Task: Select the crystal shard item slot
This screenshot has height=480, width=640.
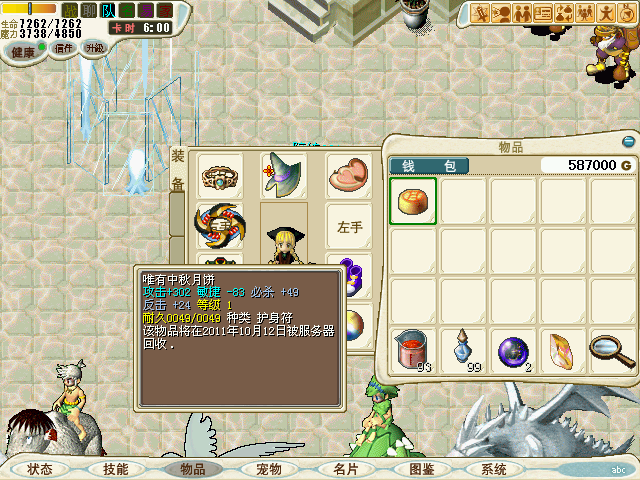Action: 563,349
